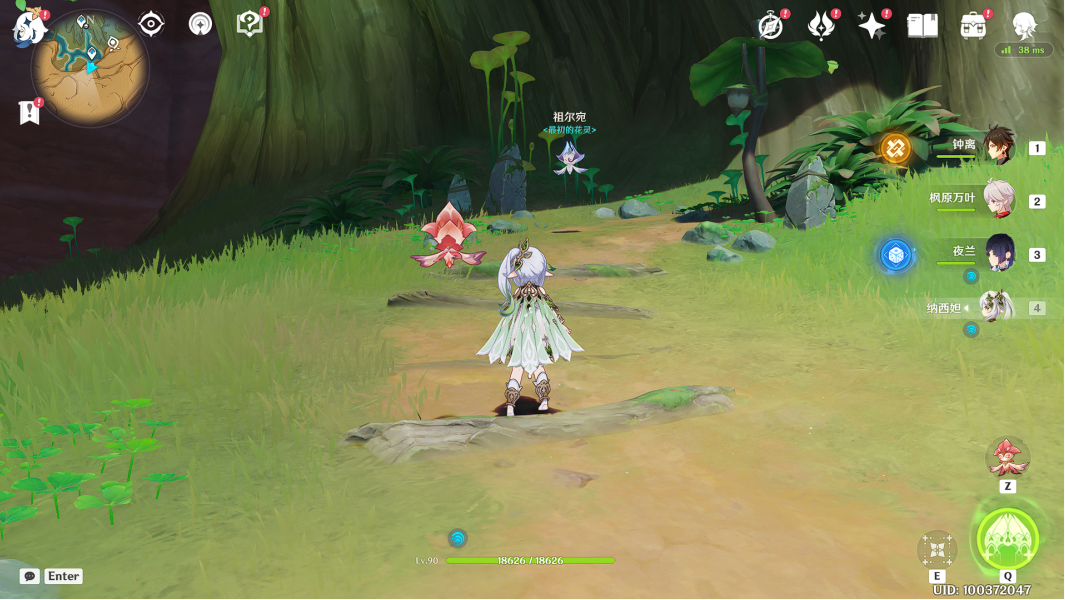
Task: Unleash the glowing green elemental burst
Action: click(x=1007, y=539)
